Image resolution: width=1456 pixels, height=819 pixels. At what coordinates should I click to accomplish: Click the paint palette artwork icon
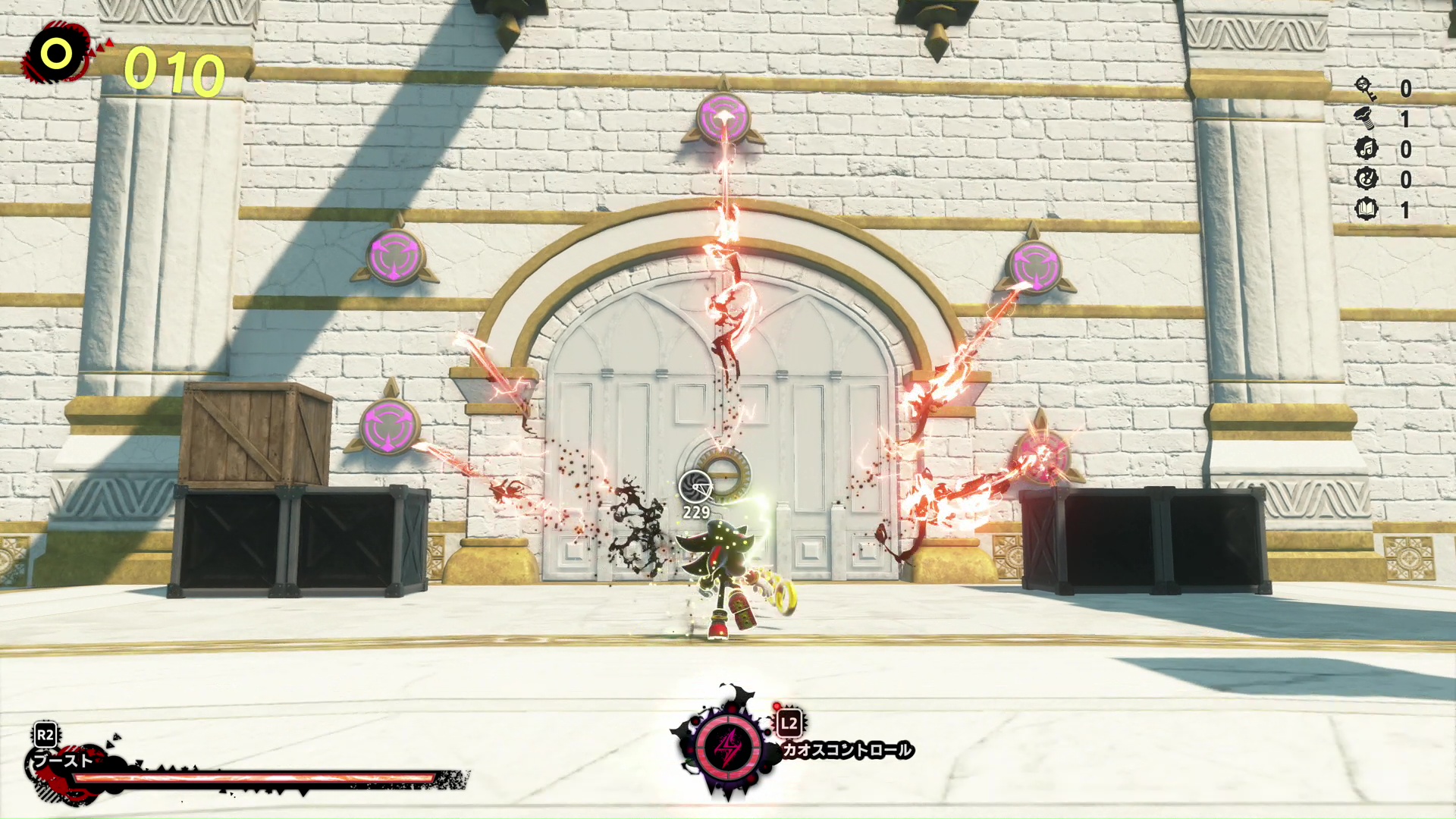click(x=1366, y=179)
